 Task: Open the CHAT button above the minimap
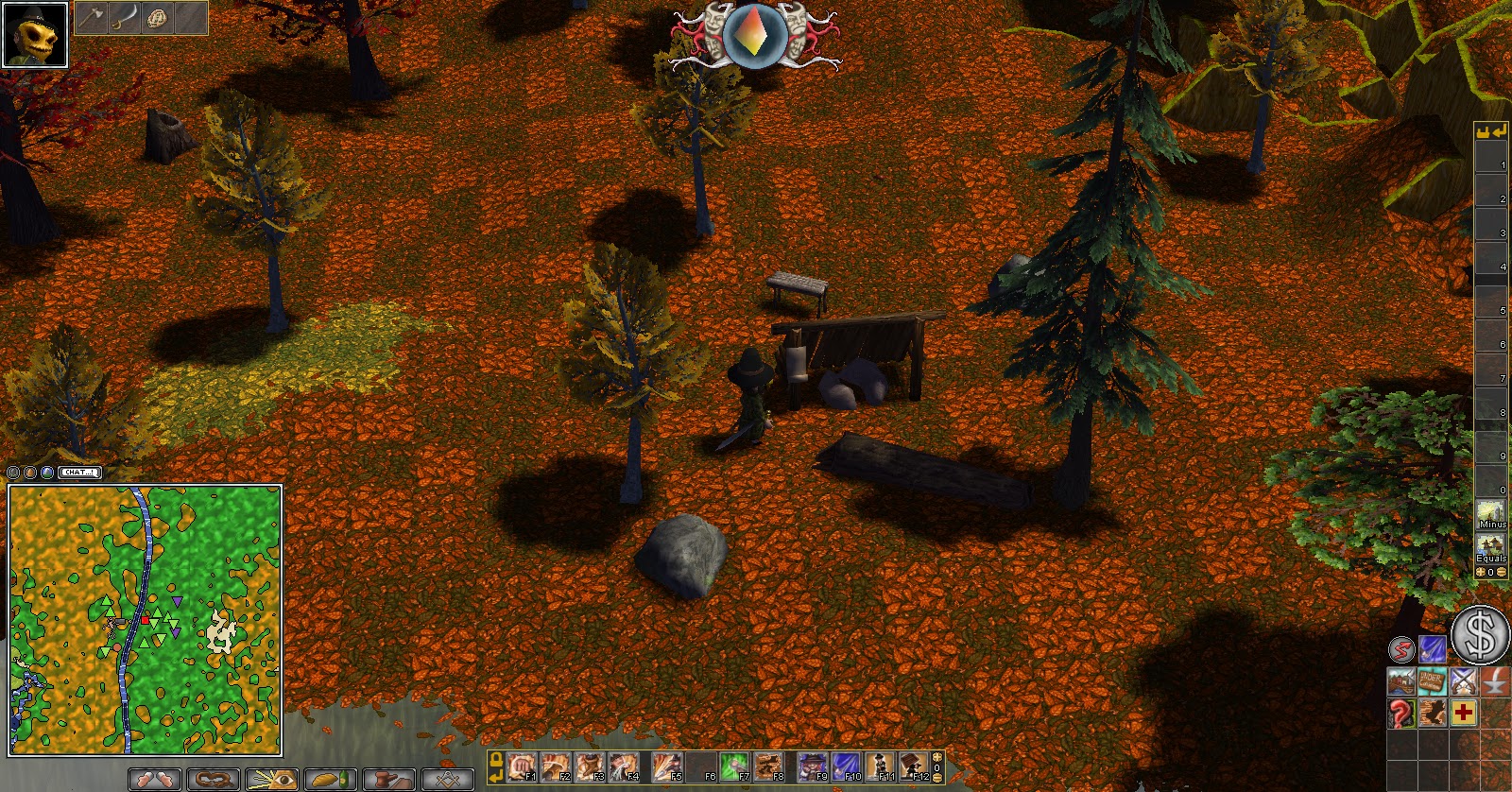[x=79, y=472]
